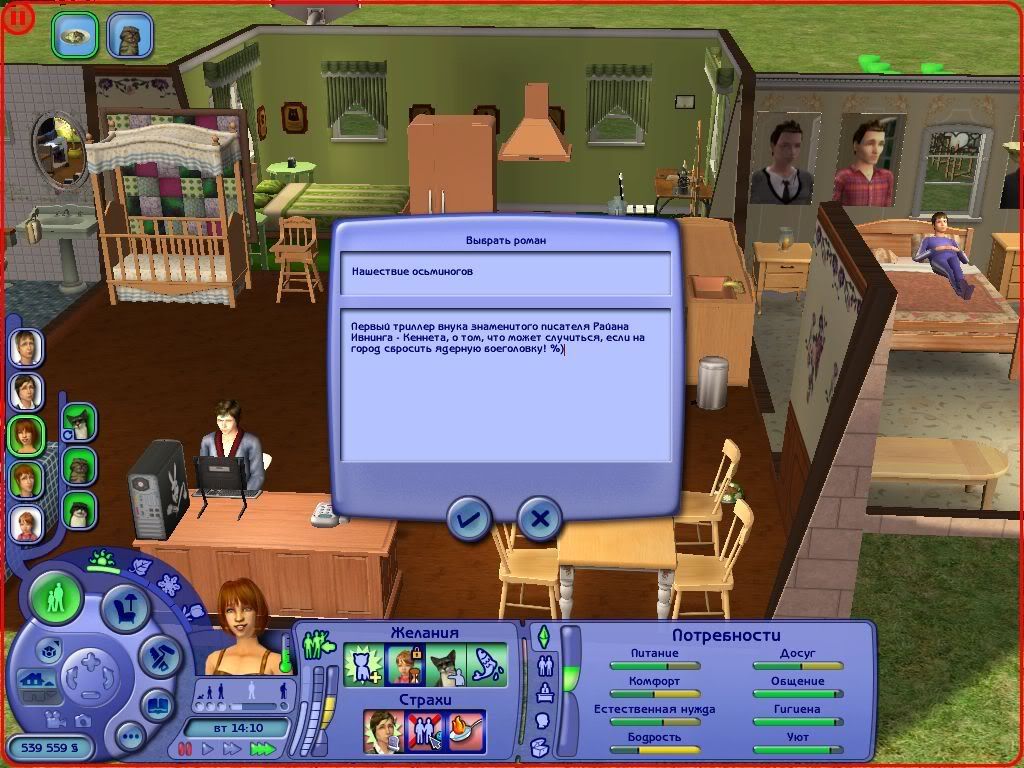Open the options menu with three dots
The width and height of the screenshot is (1024, 768).
130,737
